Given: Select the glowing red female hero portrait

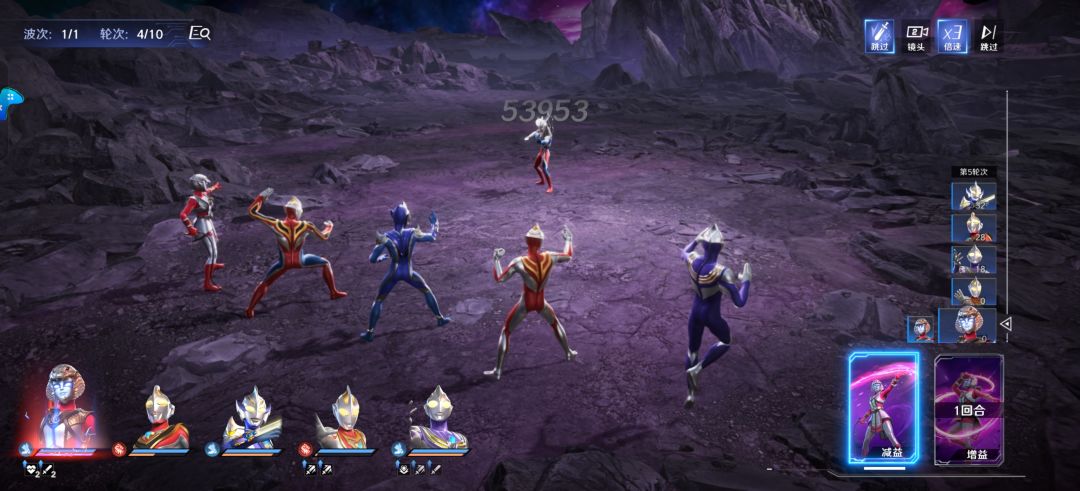Looking at the screenshot, I should pos(67,410).
